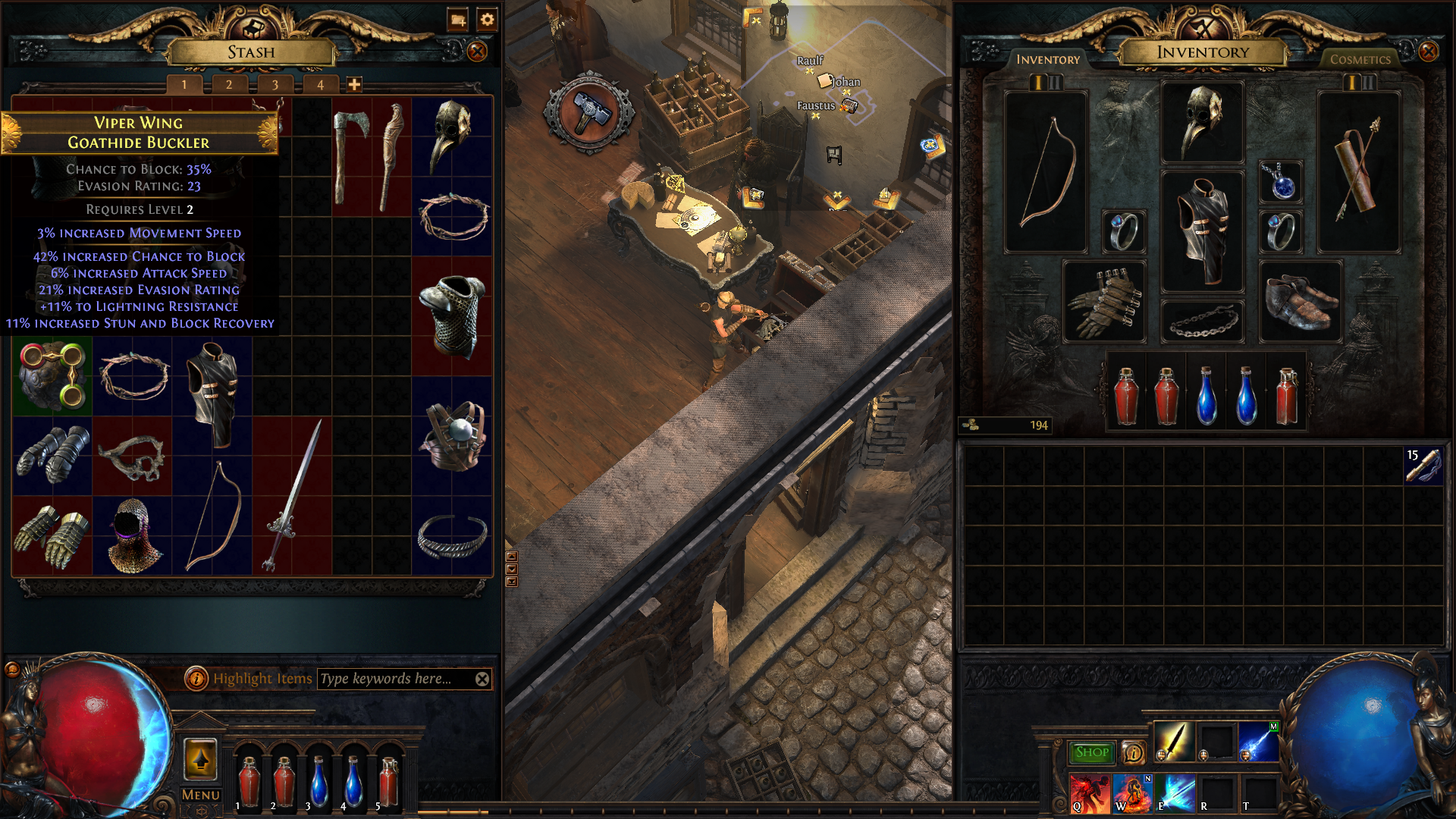Viewport: 1456px width, 819px height.
Task: Select the two-socket stone item in stash
Action: pos(52,376)
